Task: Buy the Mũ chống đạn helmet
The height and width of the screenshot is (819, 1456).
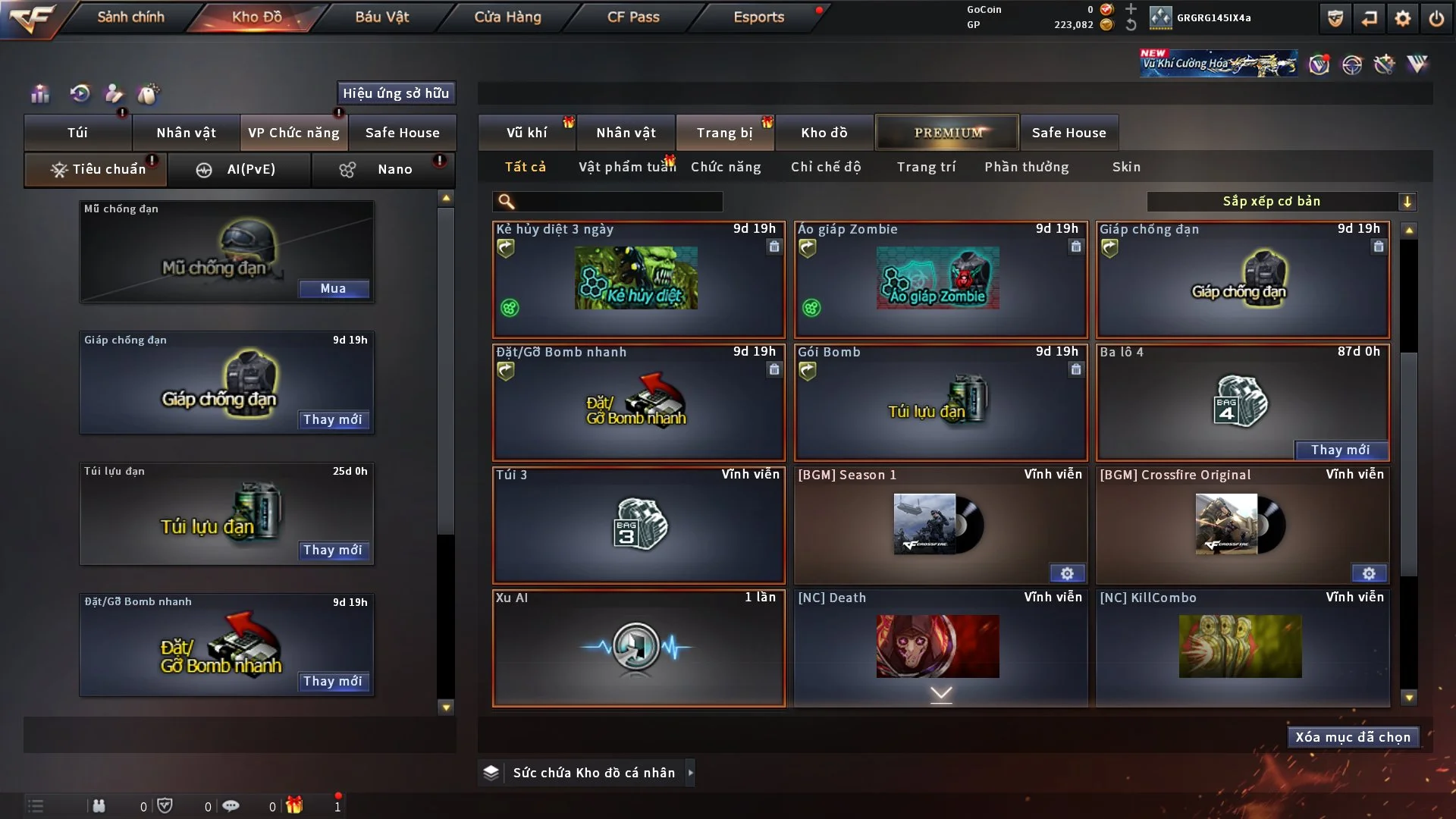Action: tap(333, 288)
